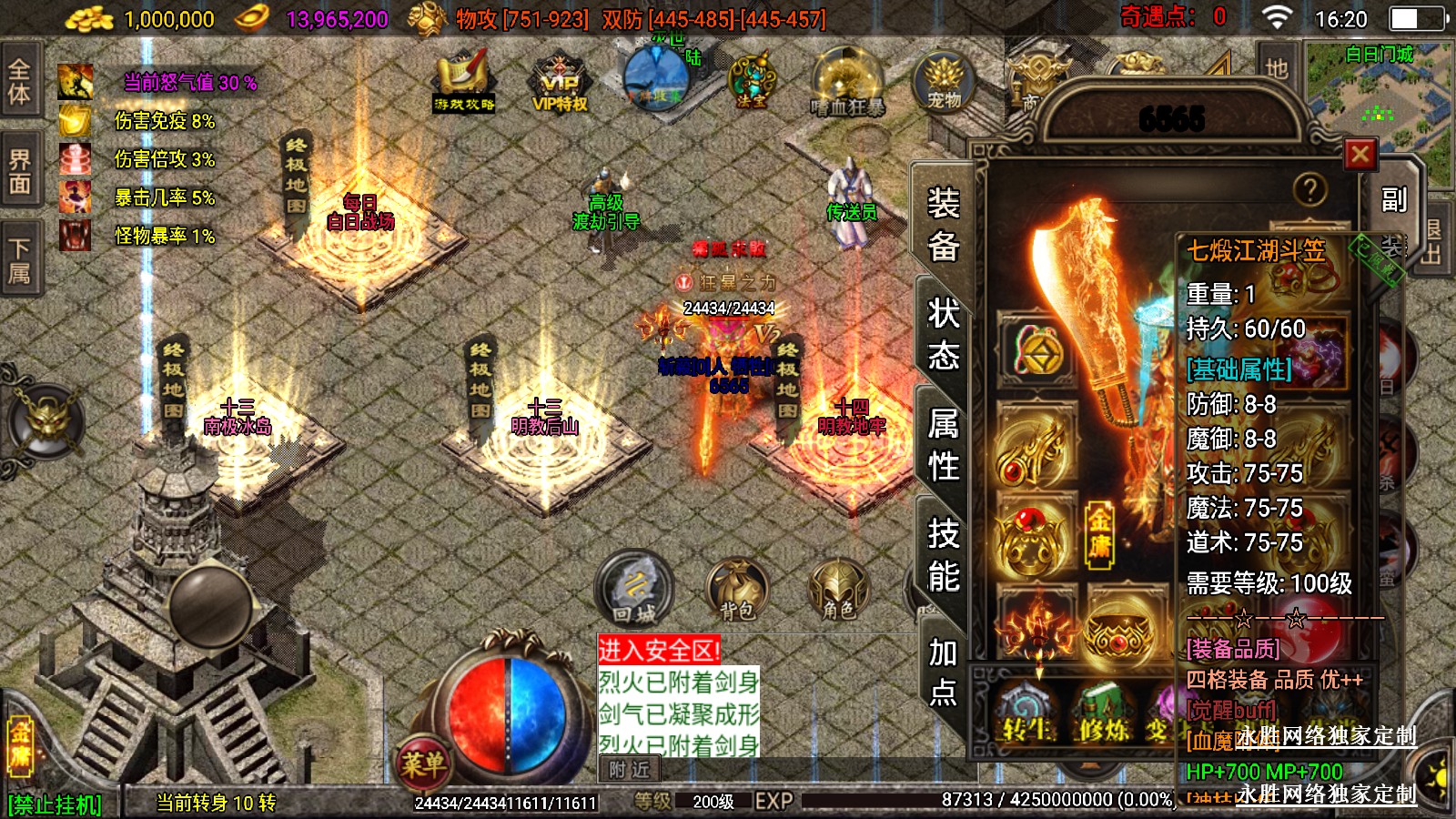Screen dimensions: 1456x819
Task: Select the 下属 subordinates side tab
Action: coord(20,260)
